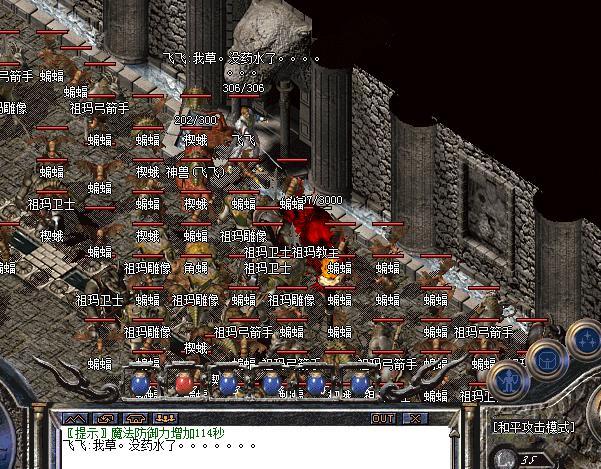Open the skills round button with stars

click(x=584, y=341)
